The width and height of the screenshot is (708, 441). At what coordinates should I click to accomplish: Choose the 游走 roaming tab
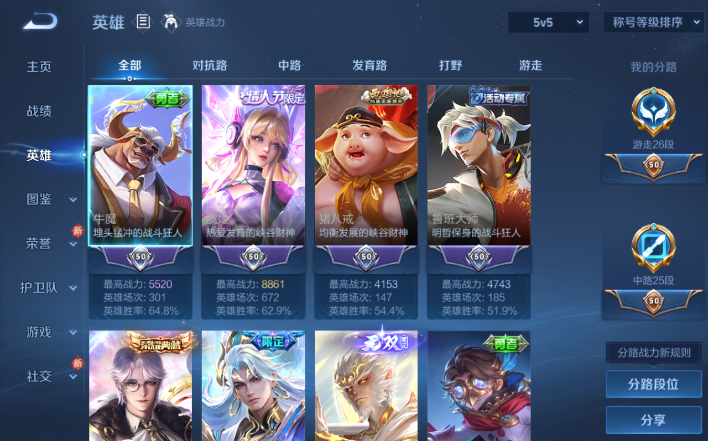[530, 65]
